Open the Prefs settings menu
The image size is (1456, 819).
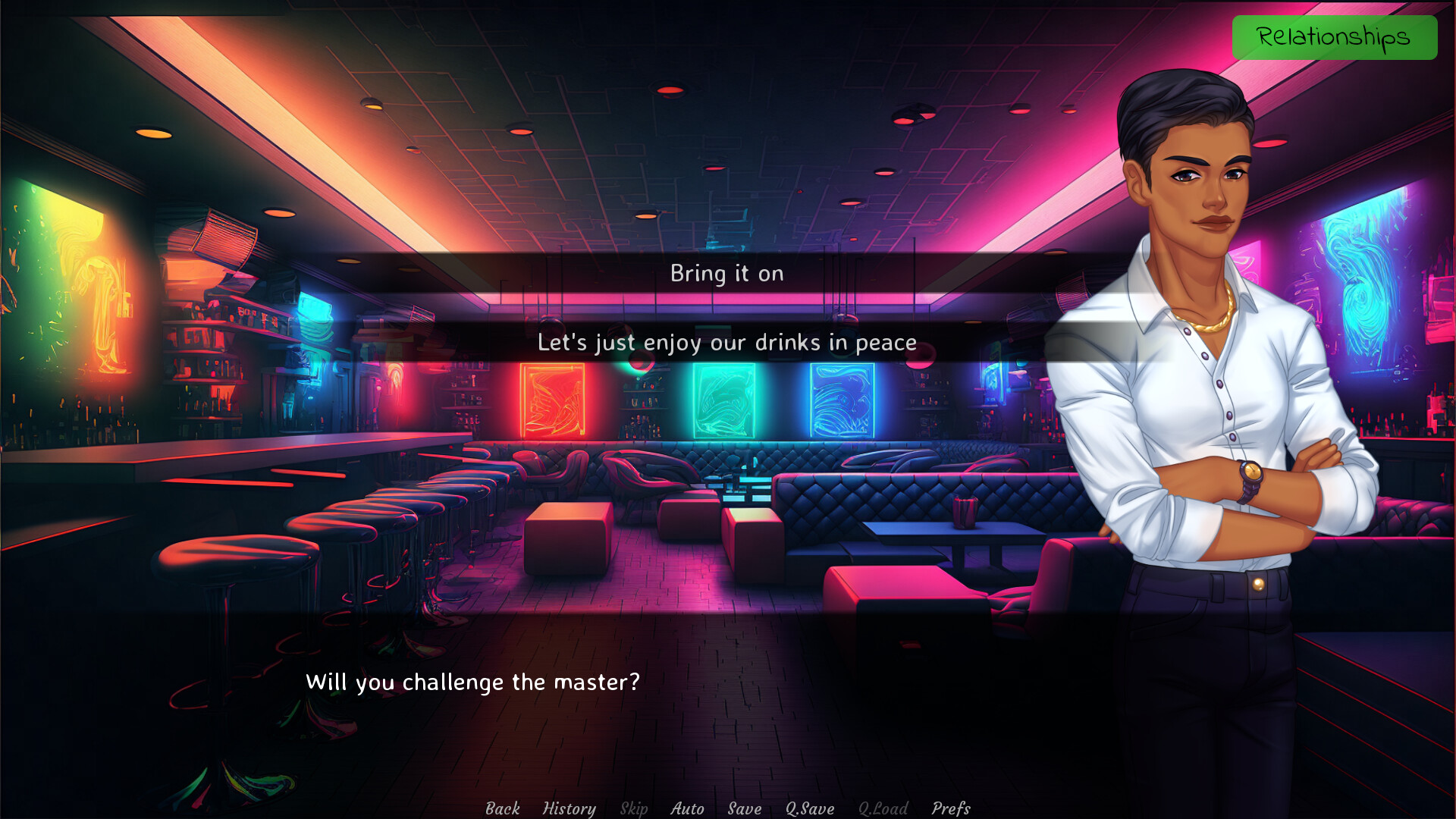click(951, 808)
